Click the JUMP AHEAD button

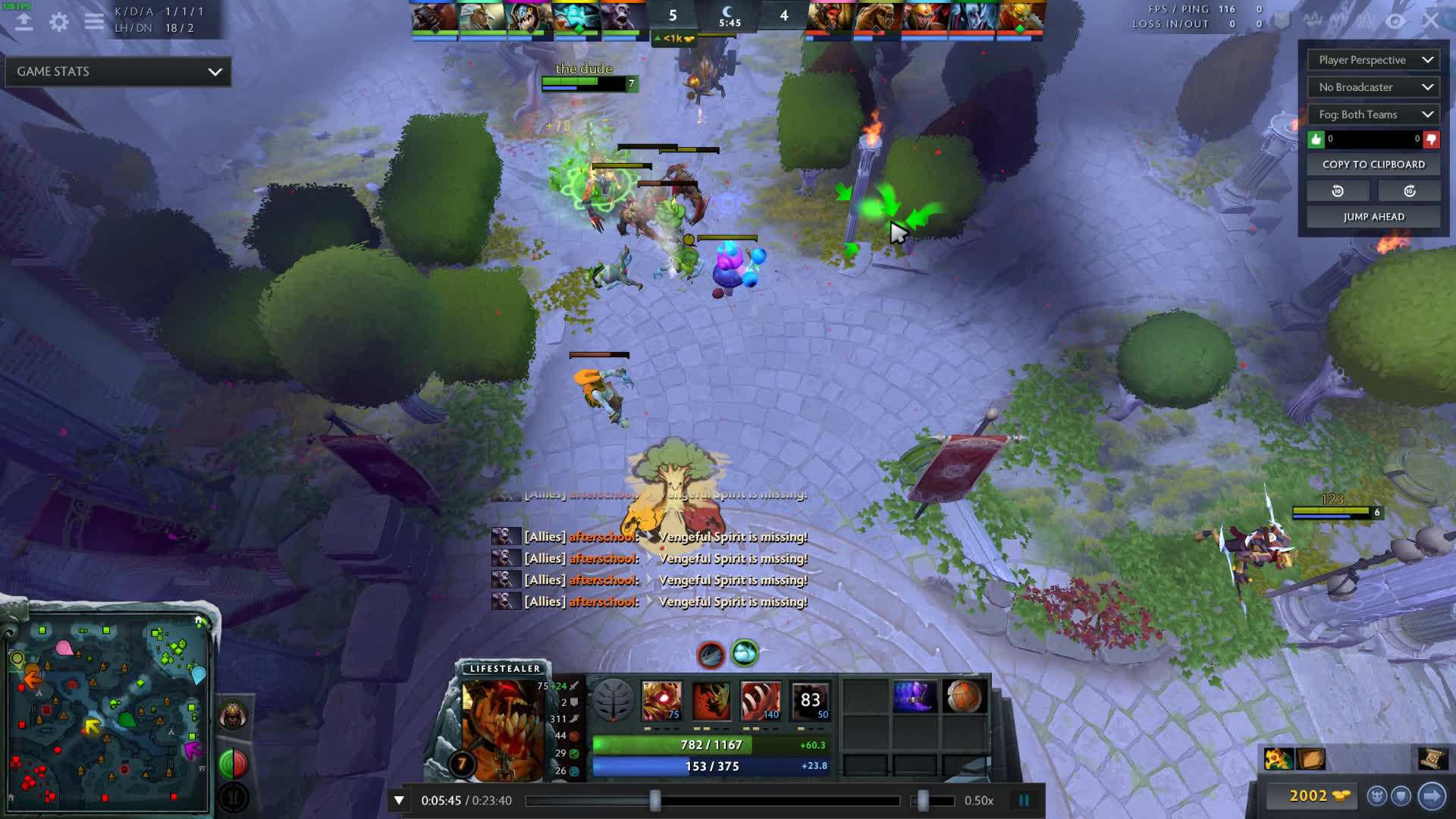[x=1373, y=217]
